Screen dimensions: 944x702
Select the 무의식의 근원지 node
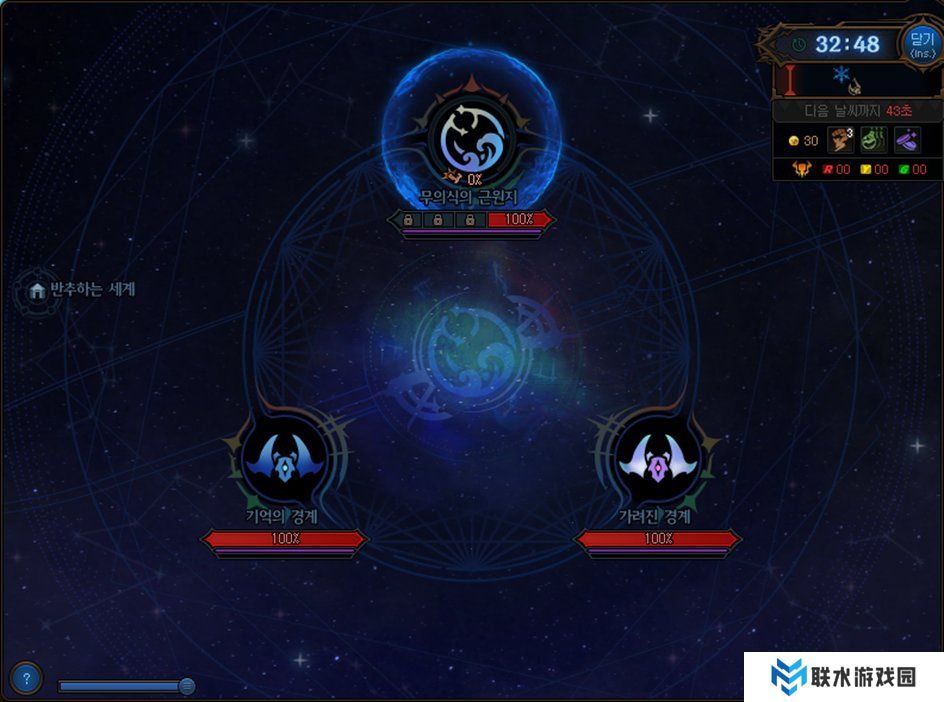click(471, 138)
